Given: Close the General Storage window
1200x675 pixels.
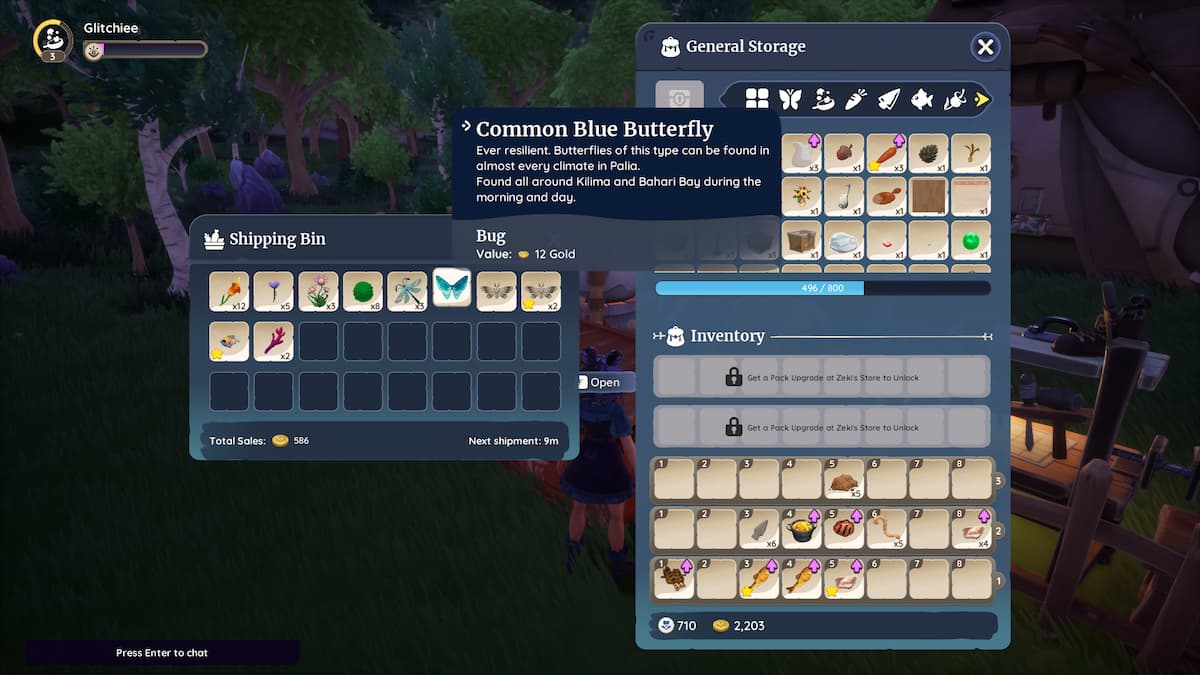Looking at the screenshot, I should tap(985, 47).
